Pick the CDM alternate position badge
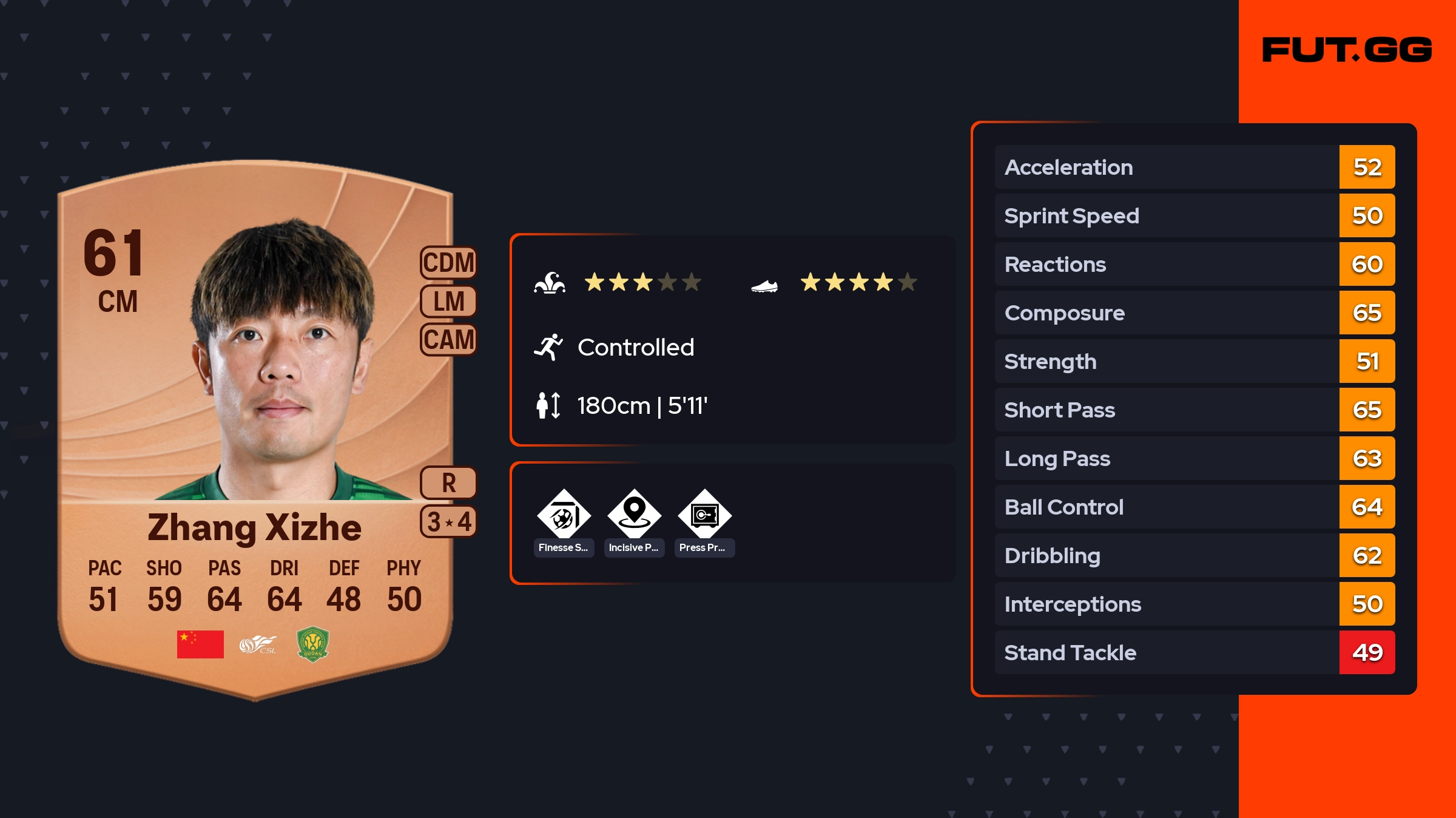The height and width of the screenshot is (818, 1456). pyautogui.click(x=448, y=263)
